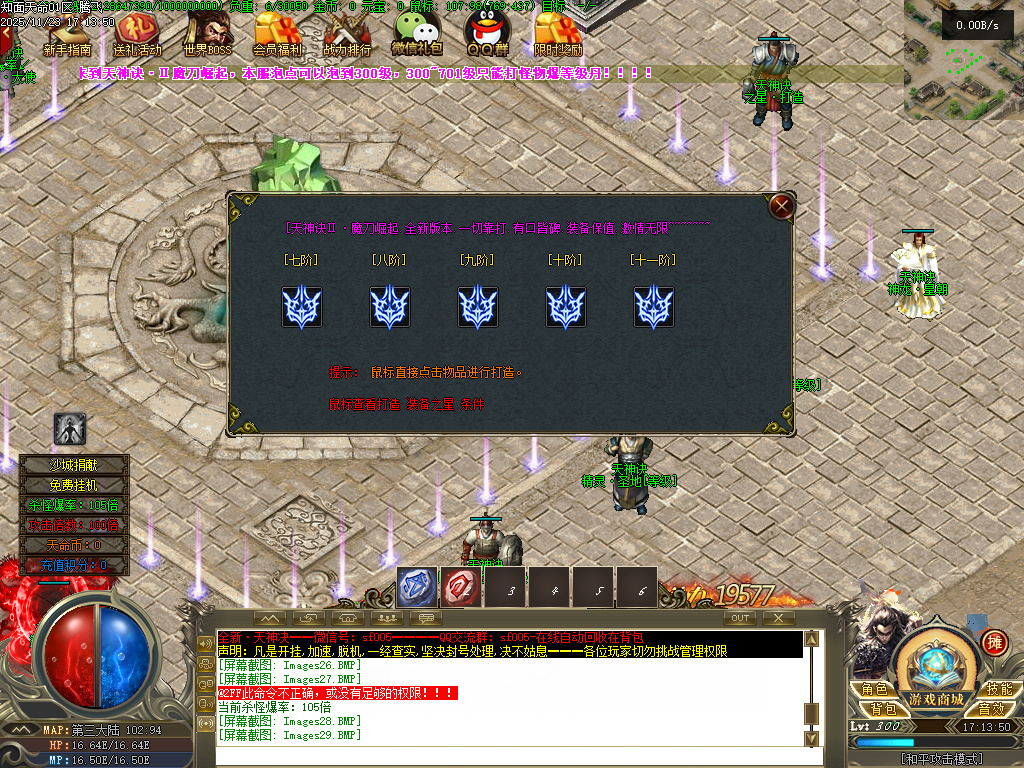Open the 沙城捐献 donation button
This screenshot has height=768, width=1024.
pos(75,464)
